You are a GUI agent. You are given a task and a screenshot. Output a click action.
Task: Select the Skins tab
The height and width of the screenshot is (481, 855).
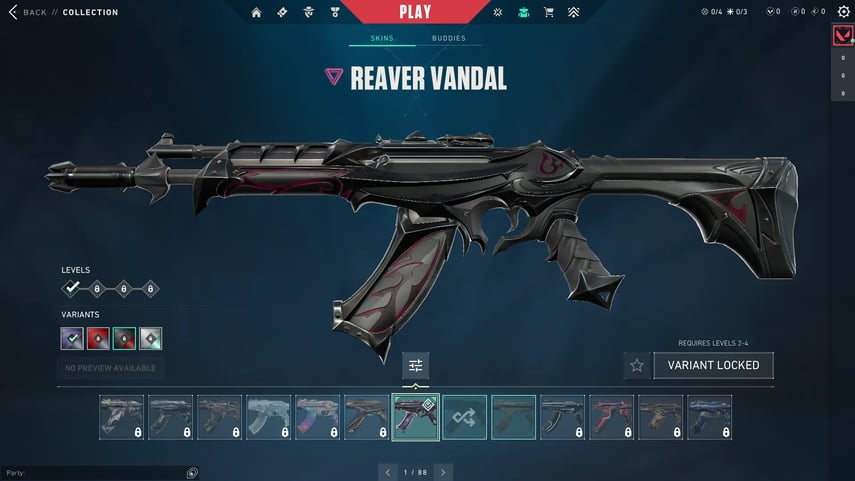(382, 38)
